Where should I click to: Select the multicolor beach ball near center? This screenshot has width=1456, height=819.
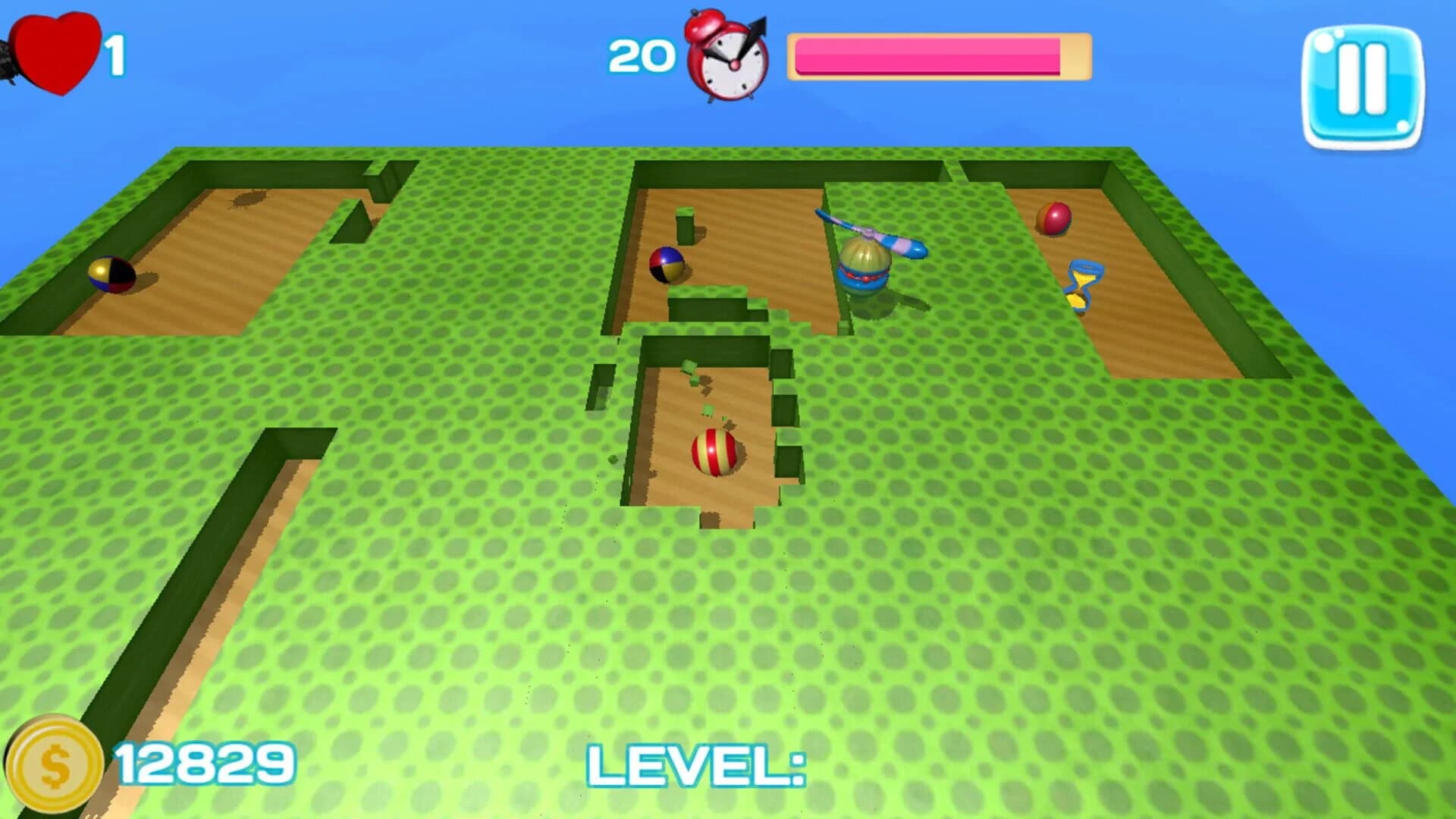667,265
